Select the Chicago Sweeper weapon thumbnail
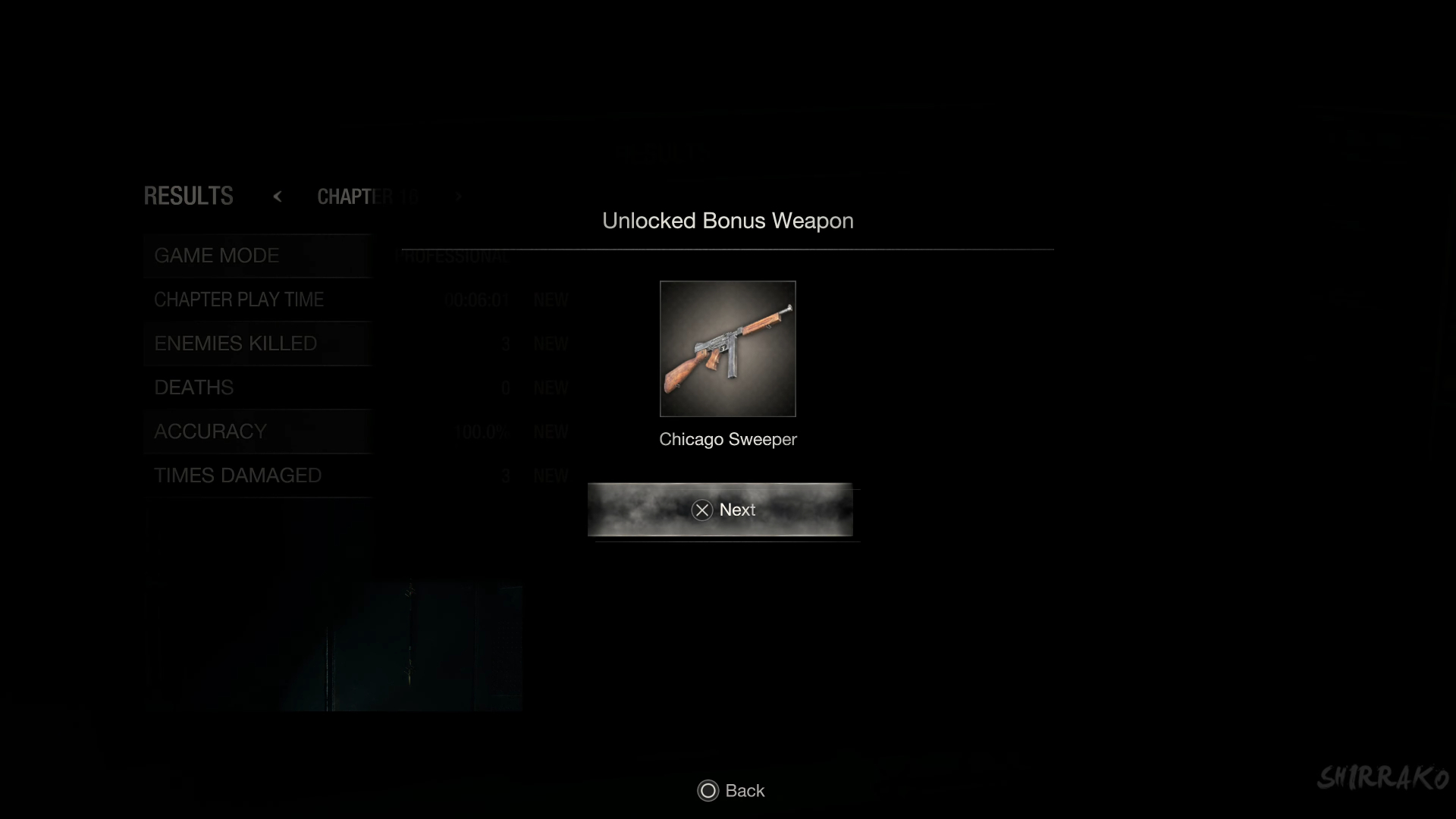This screenshot has width=1456, height=819. (727, 349)
